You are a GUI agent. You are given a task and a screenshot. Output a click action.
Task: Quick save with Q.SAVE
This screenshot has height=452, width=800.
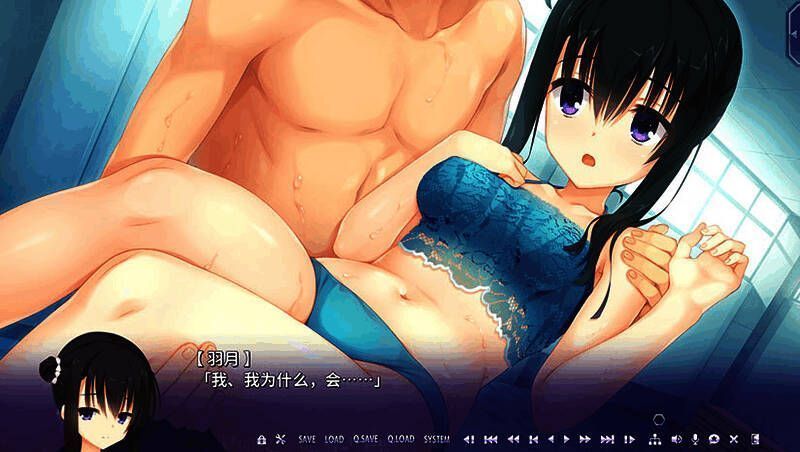[365, 439]
